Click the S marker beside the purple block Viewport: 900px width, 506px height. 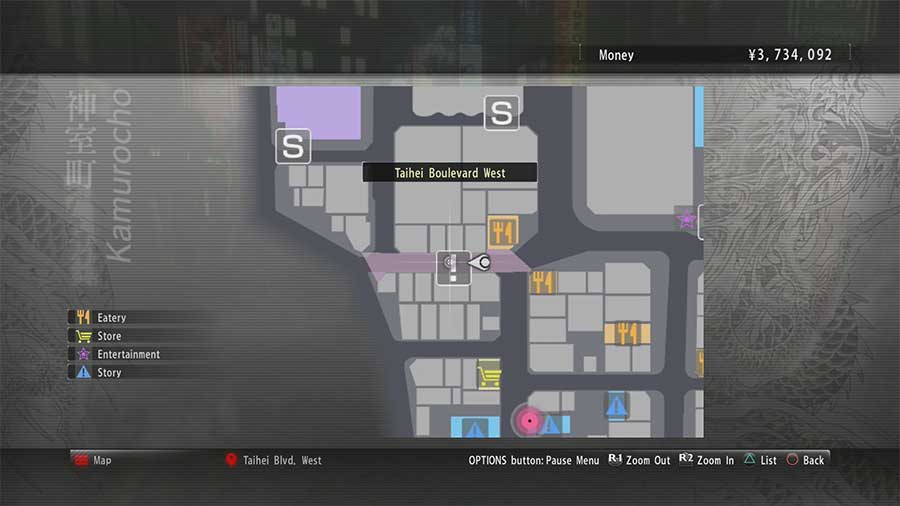tap(293, 147)
